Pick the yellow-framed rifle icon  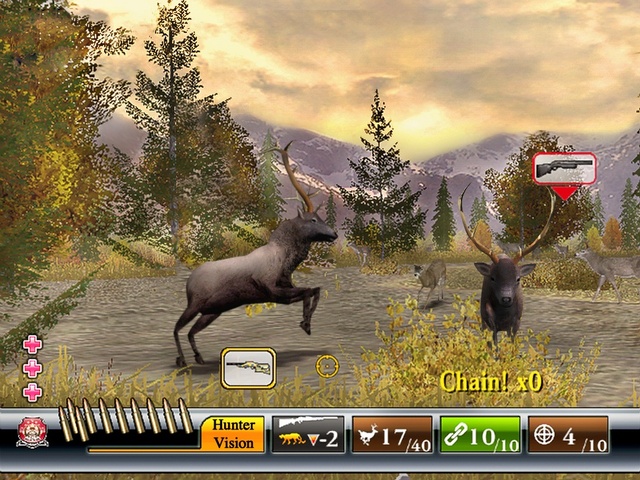(x=248, y=367)
